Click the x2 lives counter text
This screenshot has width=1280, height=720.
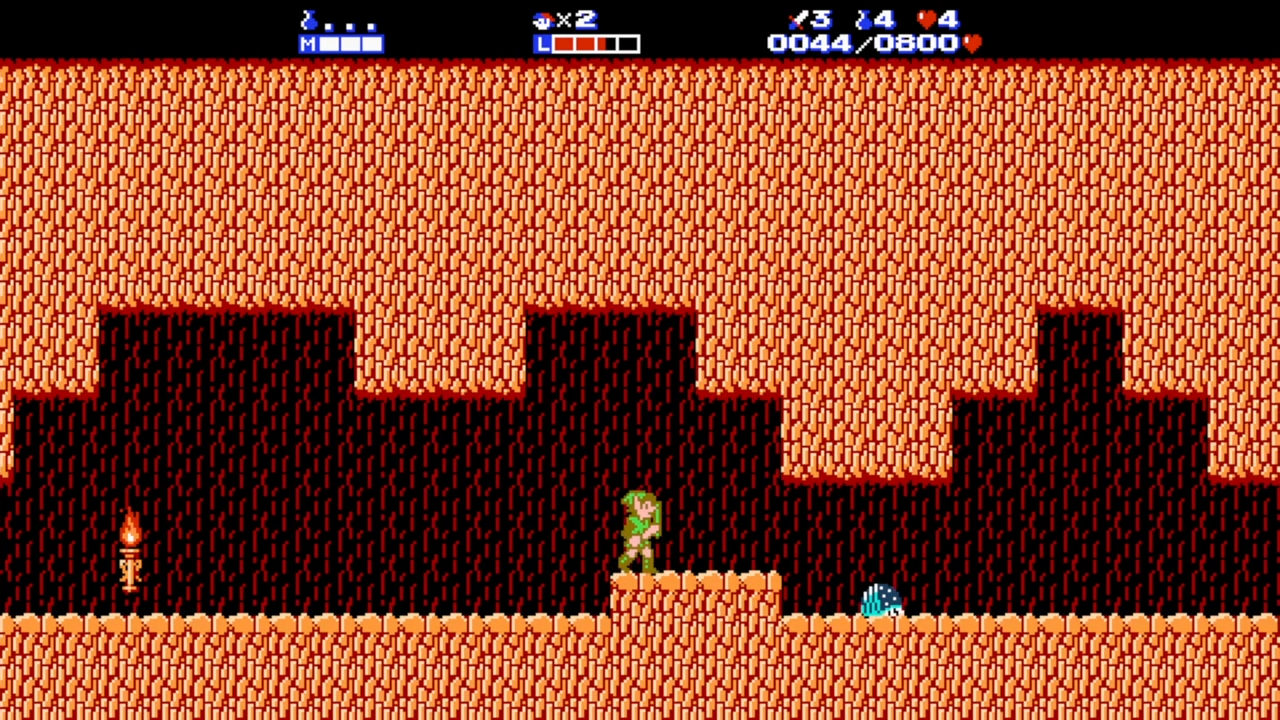(578, 19)
